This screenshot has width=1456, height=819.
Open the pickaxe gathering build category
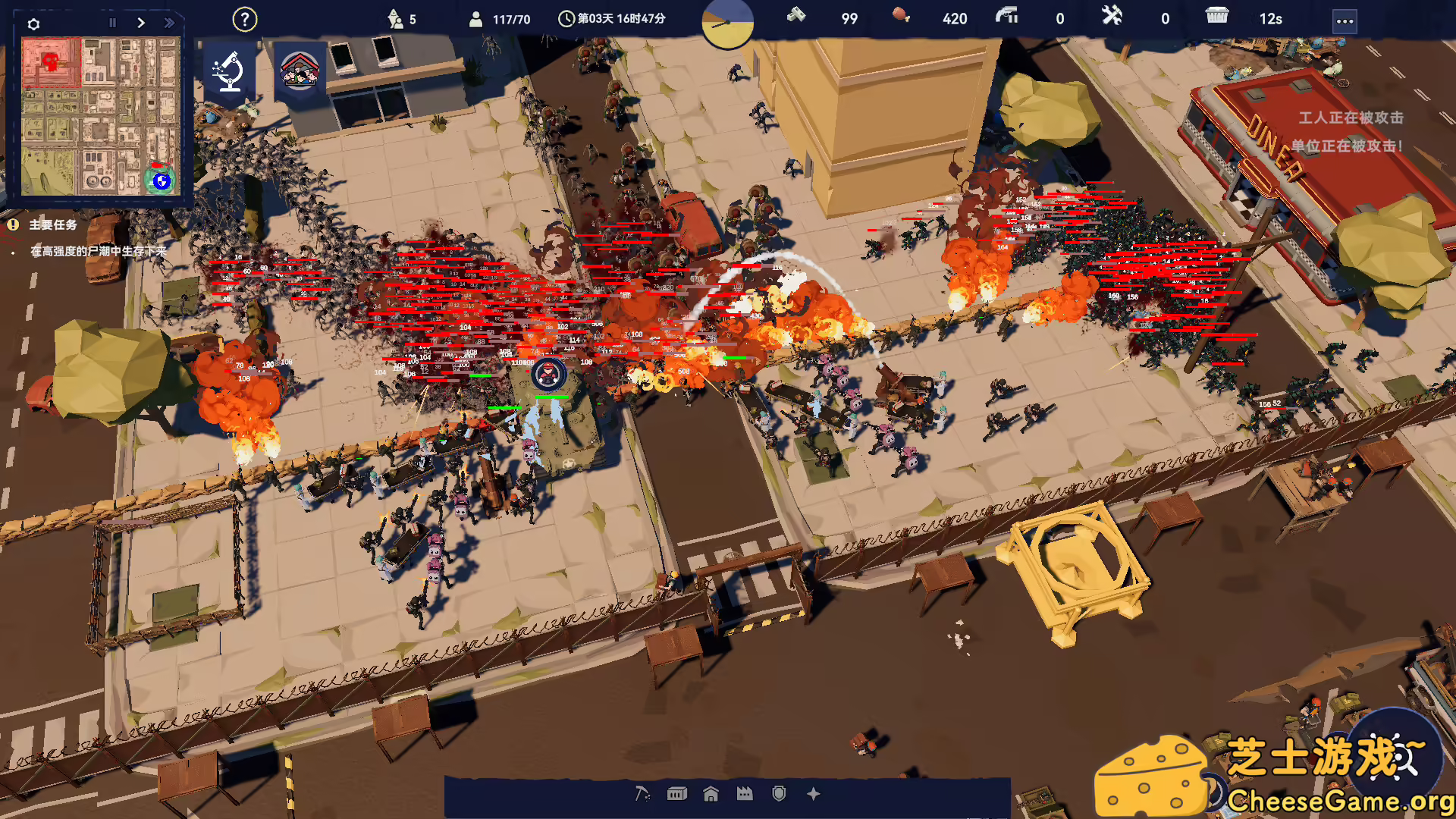(642, 794)
